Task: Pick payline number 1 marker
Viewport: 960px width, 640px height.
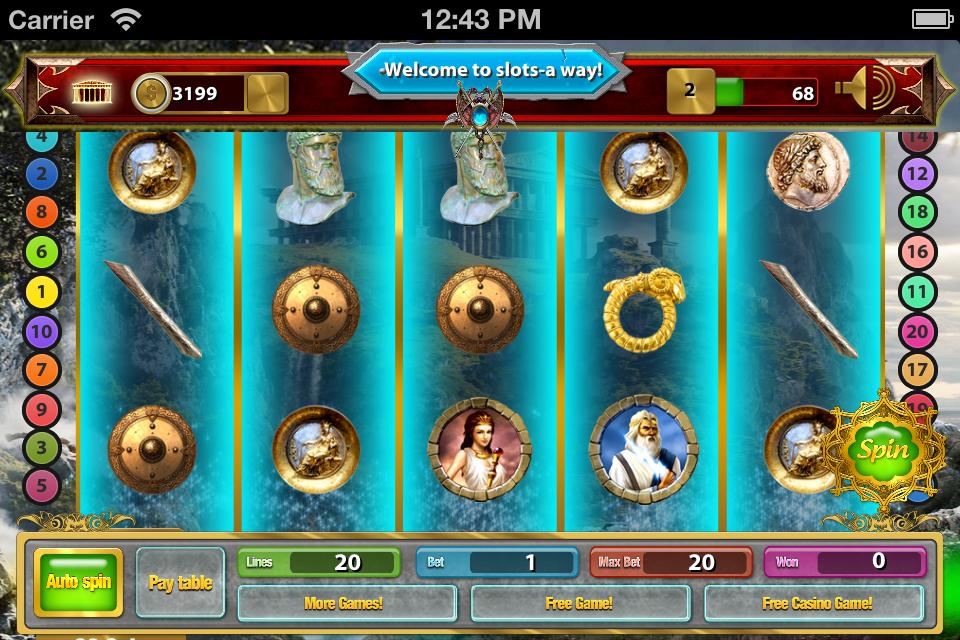Action: click(42, 292)
